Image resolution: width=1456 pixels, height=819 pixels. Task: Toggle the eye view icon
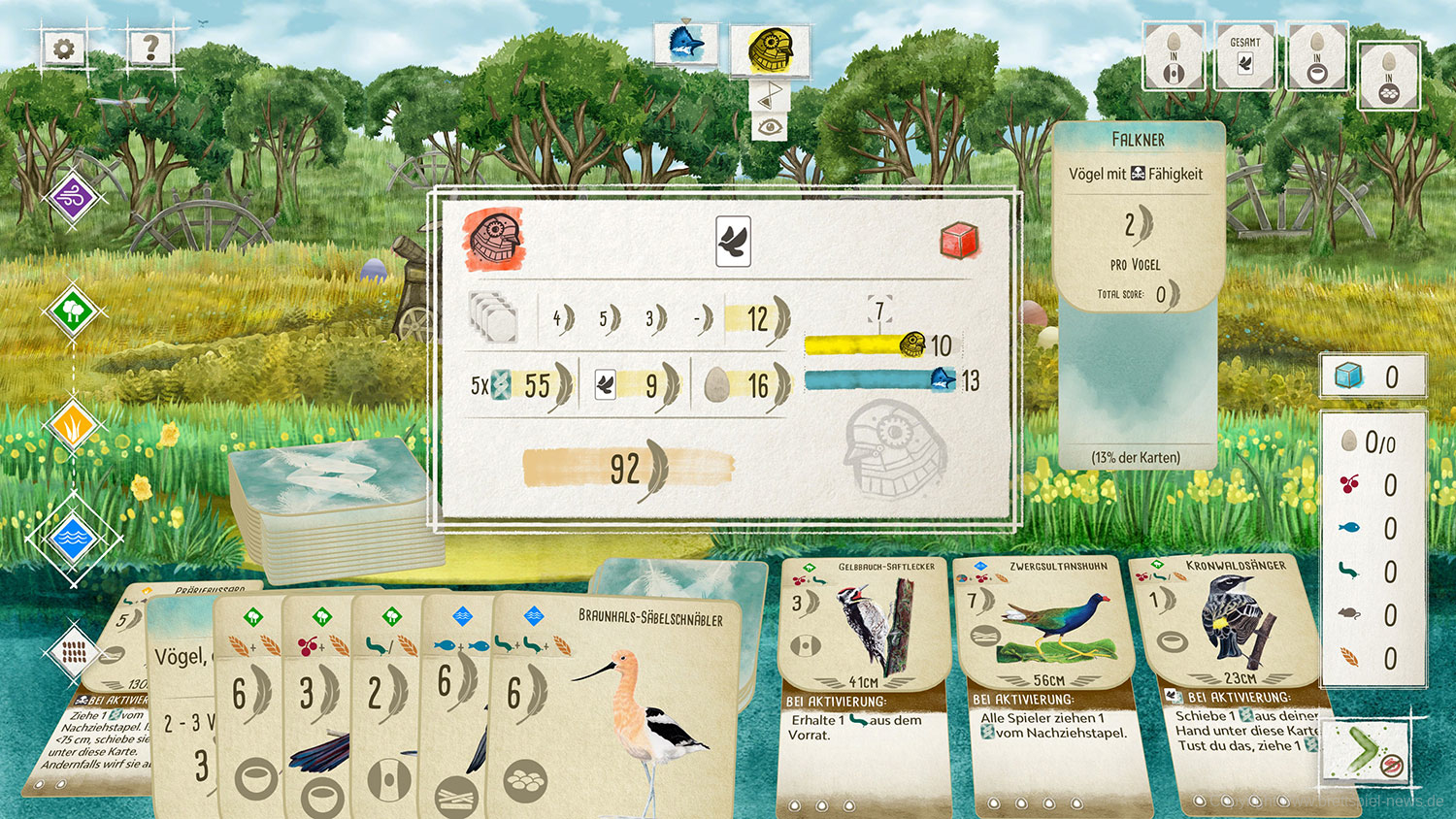pyautogui.click(x=769, y=126)
